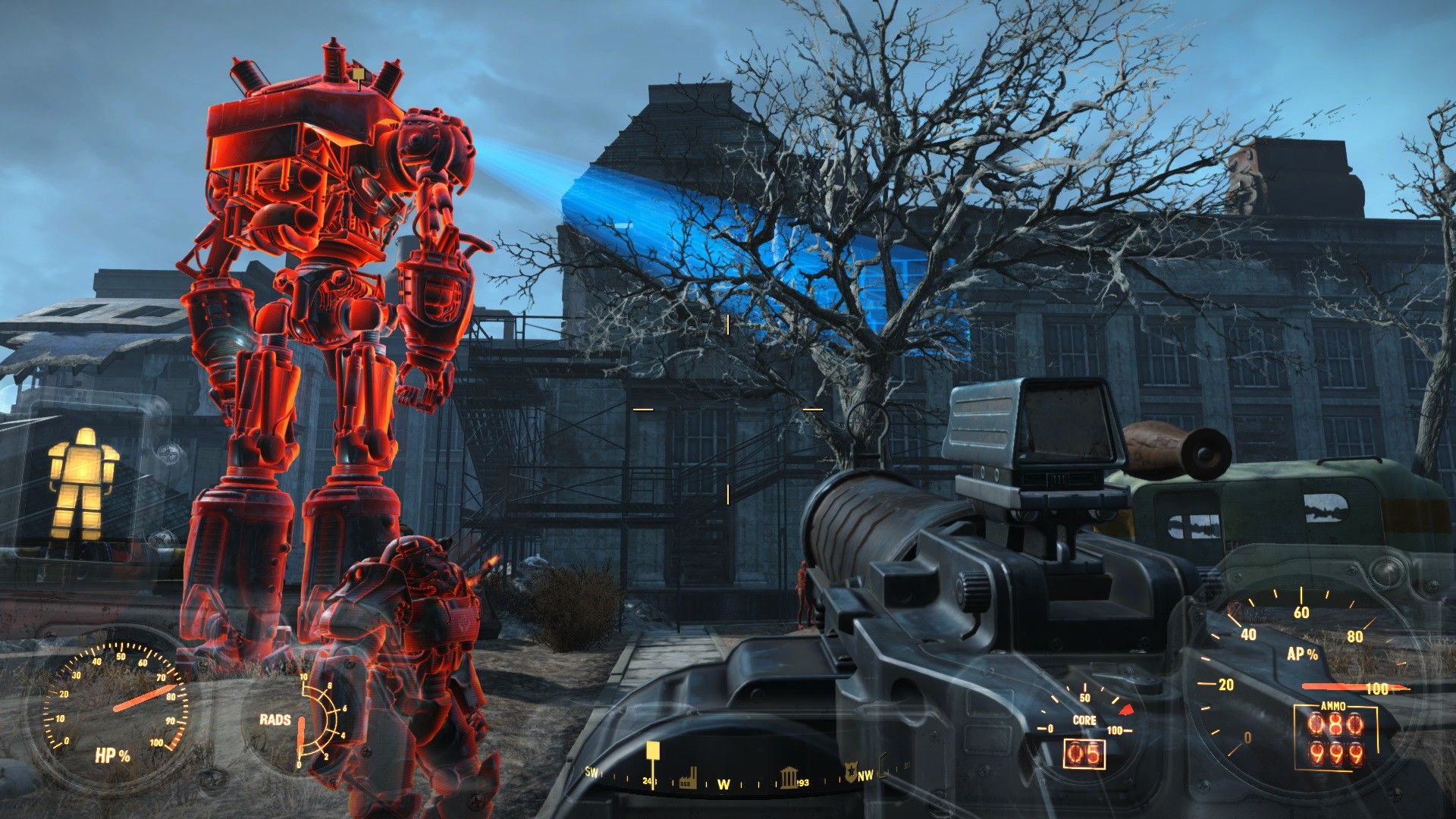
Task: Choose the pillared building marker on compass
Action: coord(789,777)
